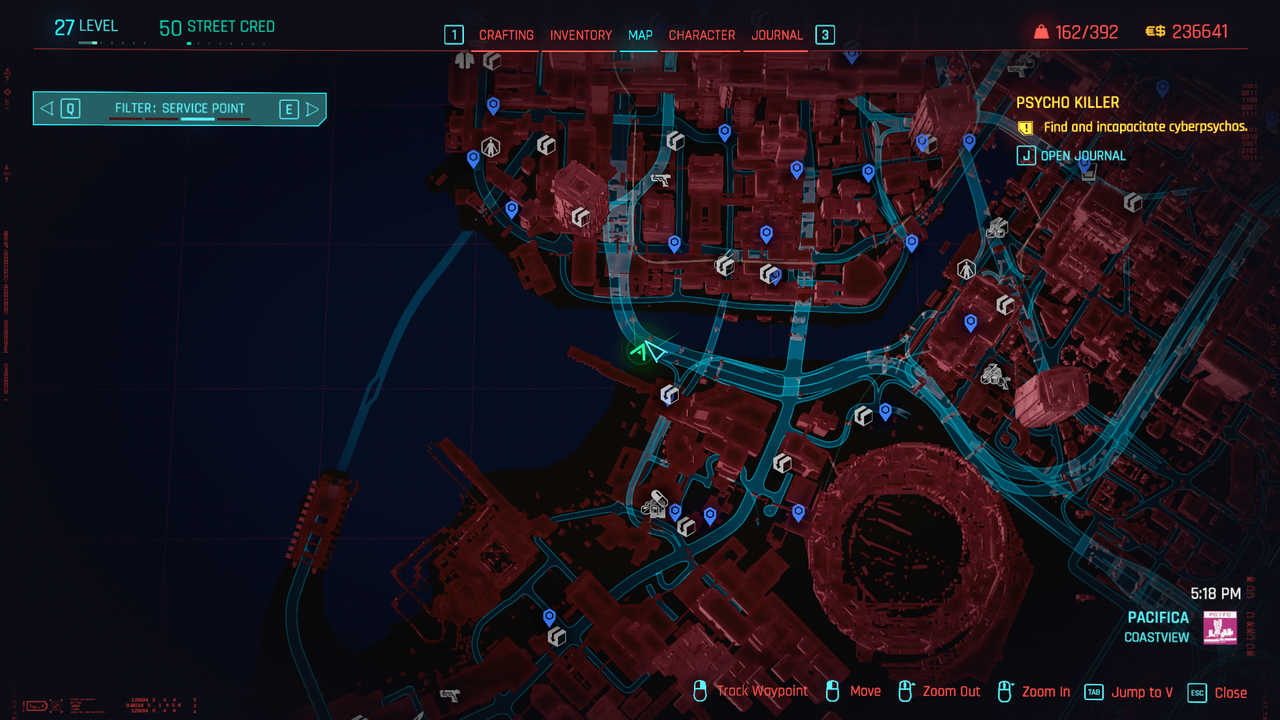Click the right arrow of the map filter
1280x720 pixels.
[312, 109]
